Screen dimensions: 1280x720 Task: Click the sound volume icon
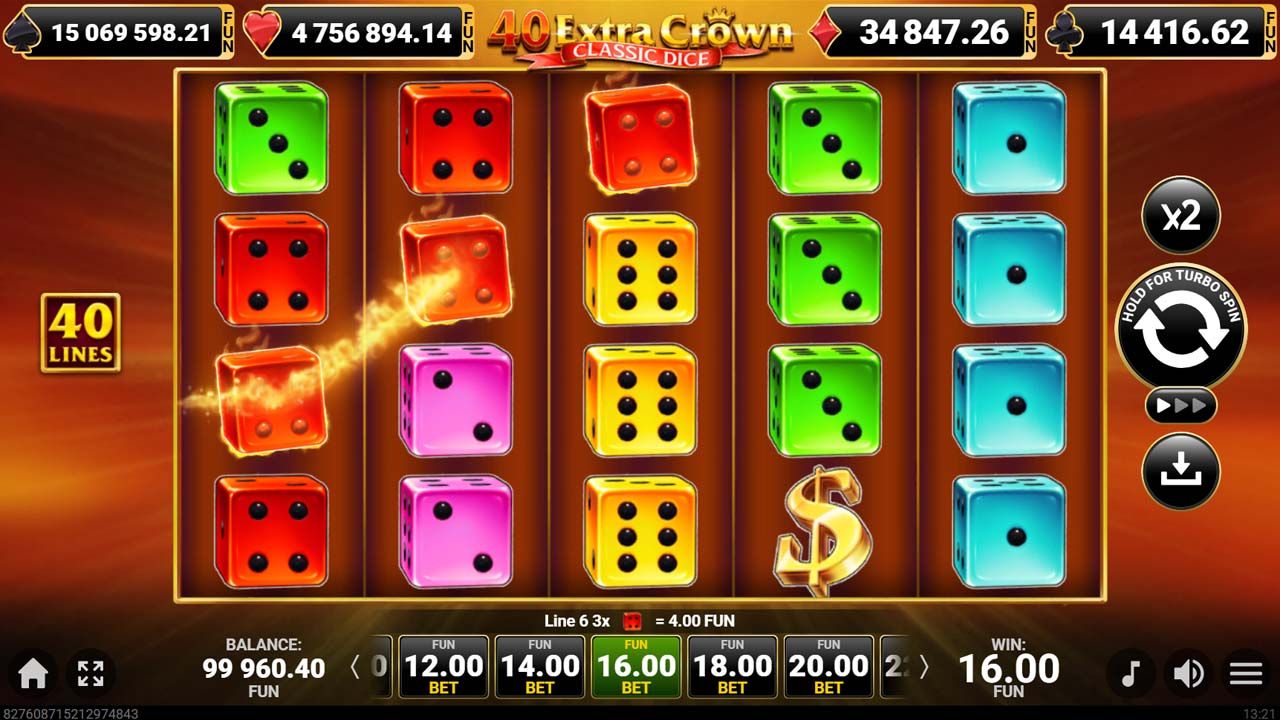[1189, 674]
